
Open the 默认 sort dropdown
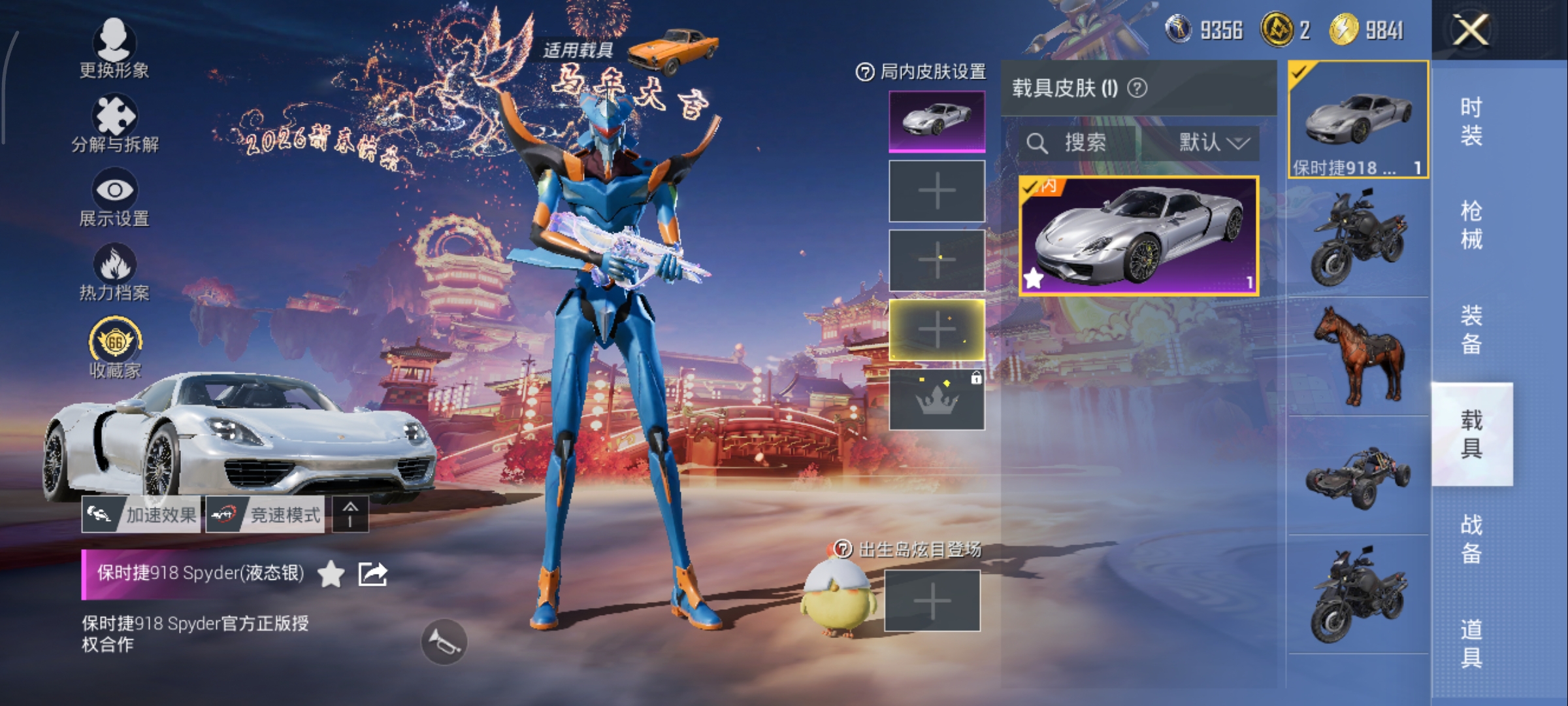point(1213,143)
